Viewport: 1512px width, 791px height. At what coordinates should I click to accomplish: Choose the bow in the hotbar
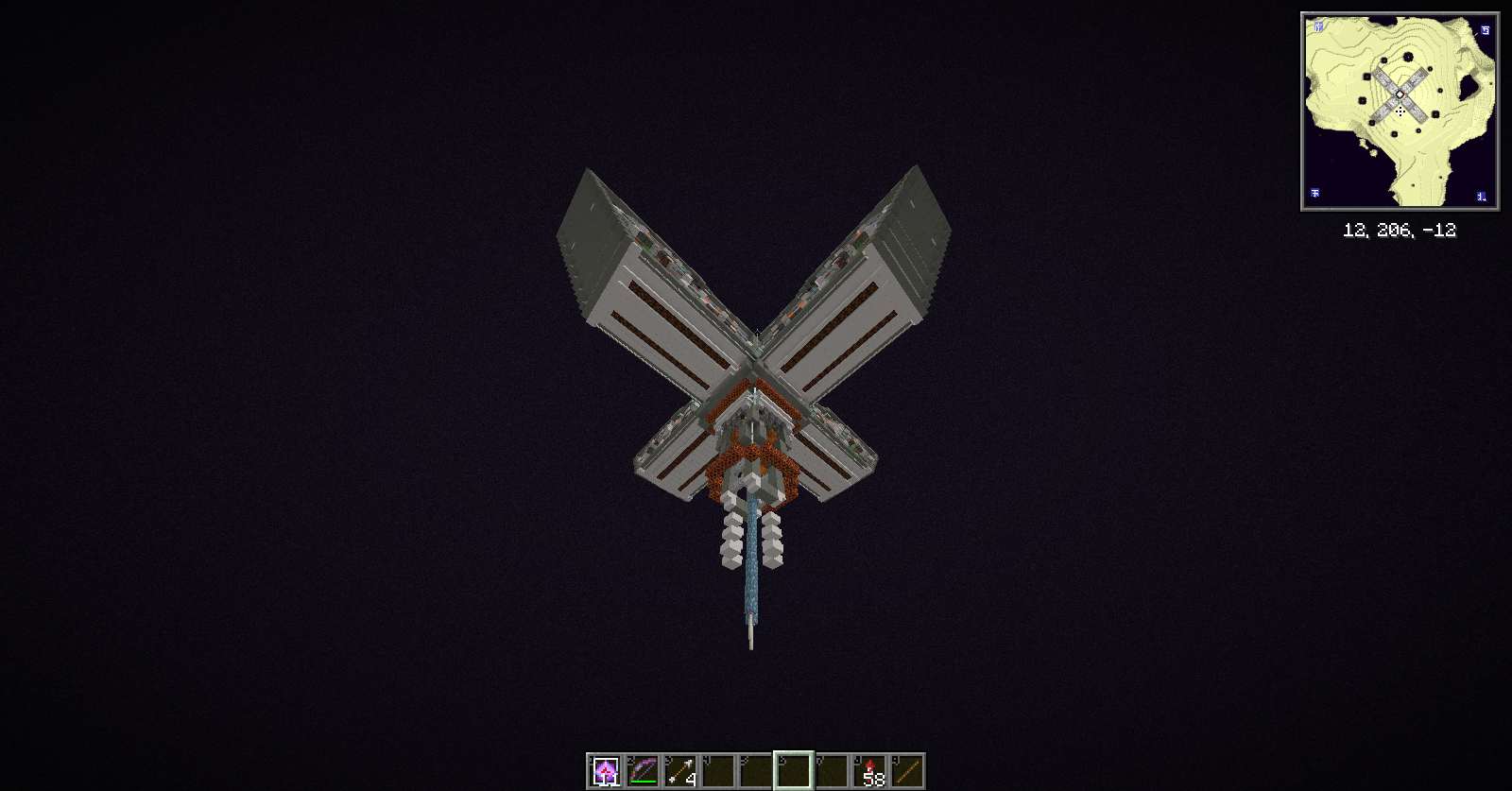(x=643, y=771)
